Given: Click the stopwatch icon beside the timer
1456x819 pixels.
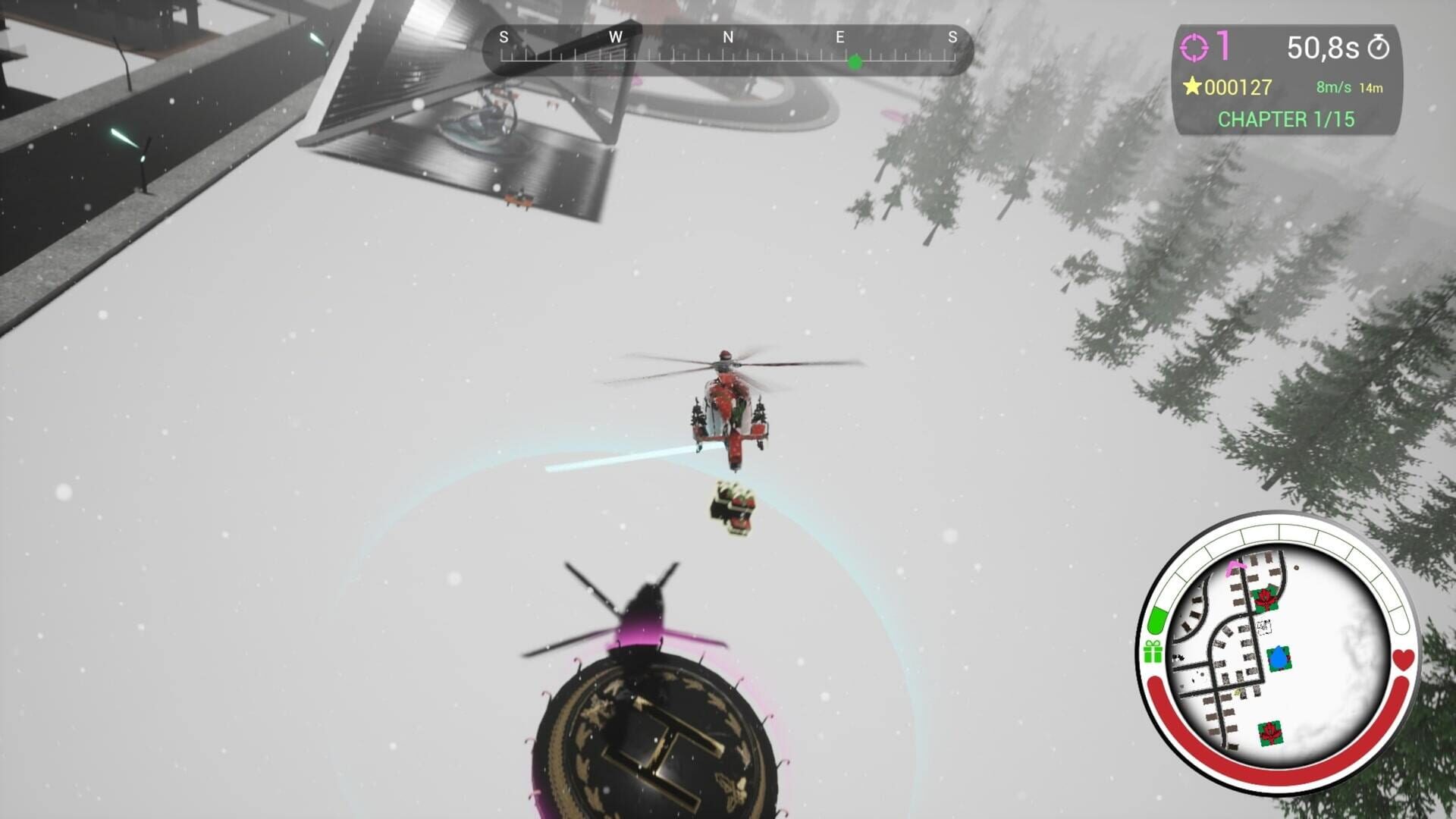Looking at the screenshot, I should 1378,47.
